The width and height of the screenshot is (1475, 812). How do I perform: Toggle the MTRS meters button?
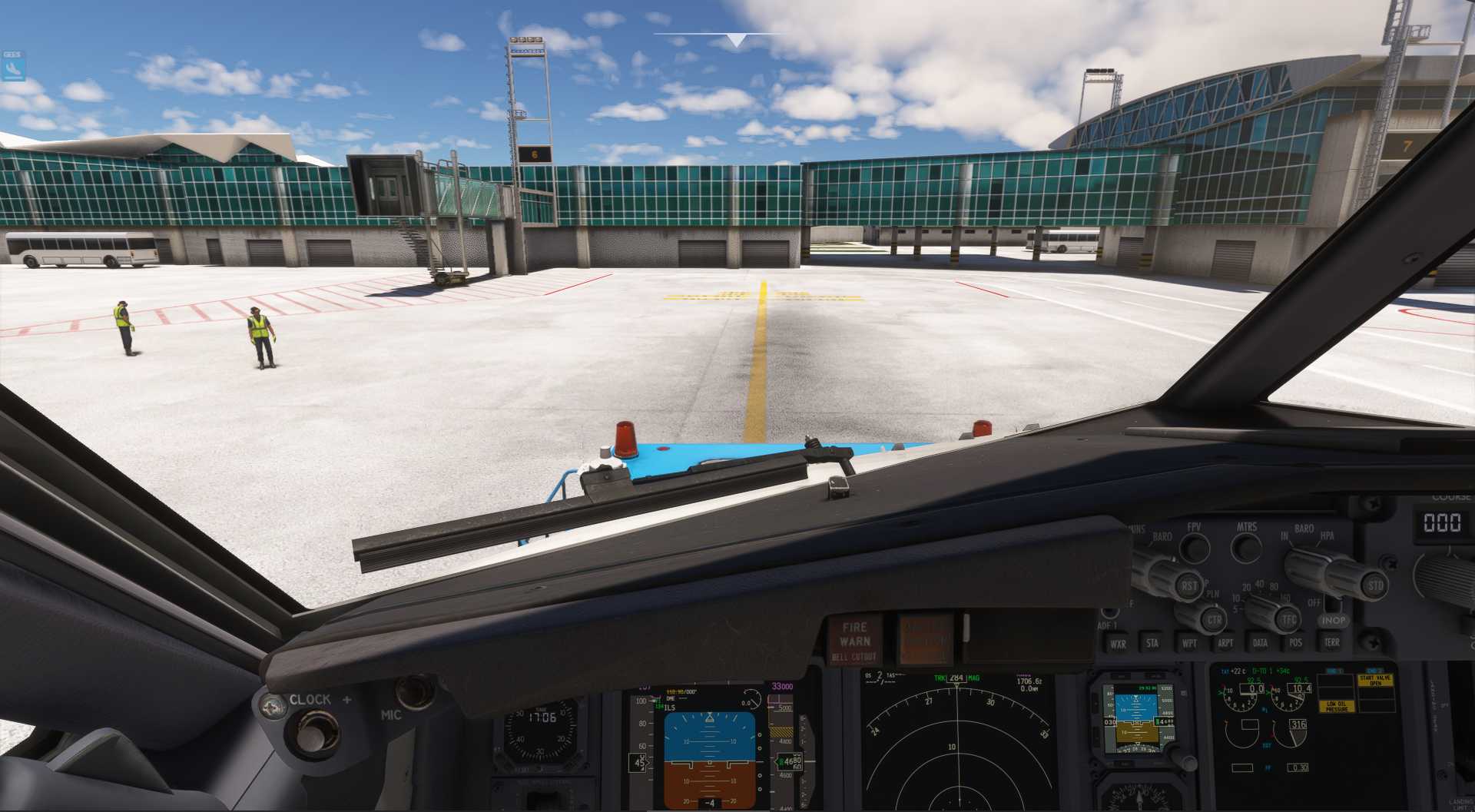point(1246,548)
